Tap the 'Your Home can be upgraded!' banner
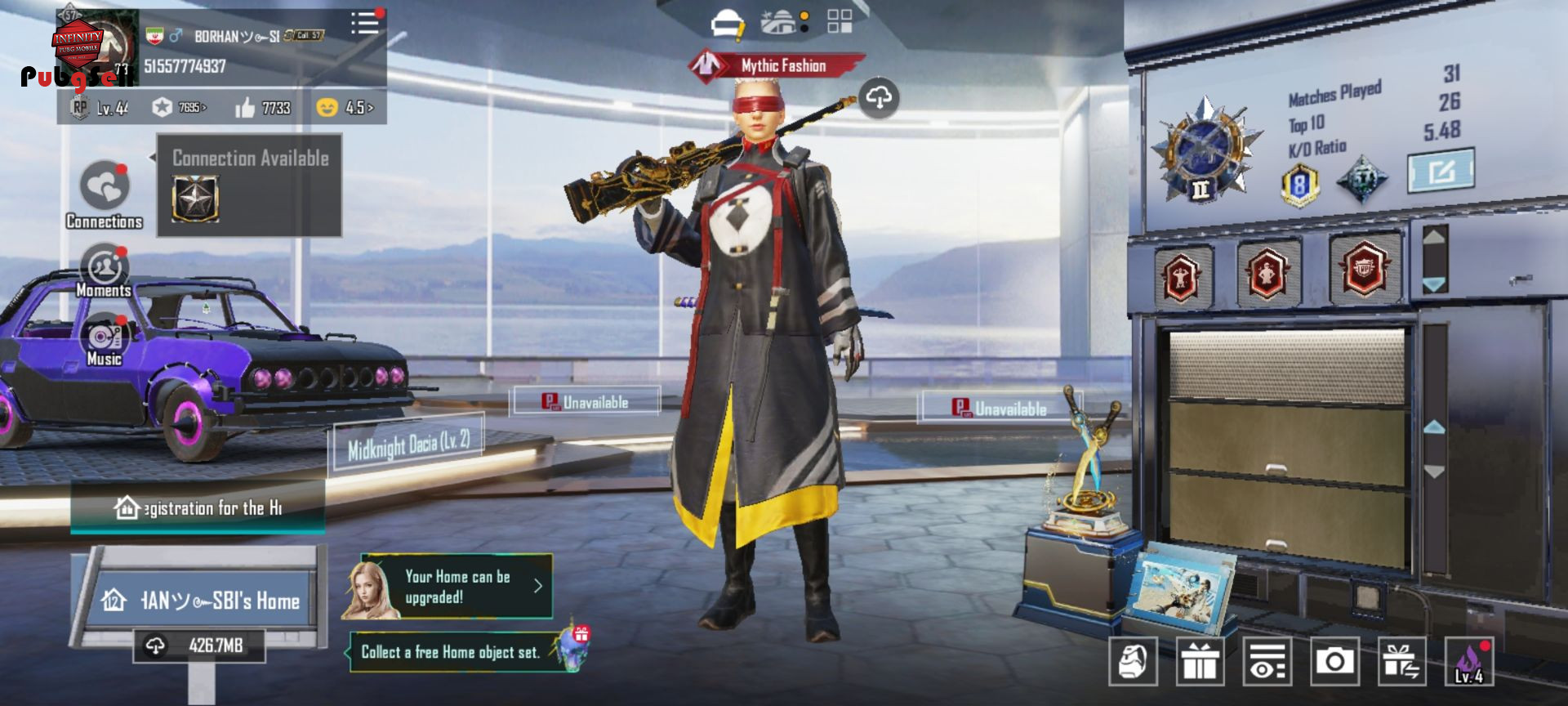 [457, 587]
